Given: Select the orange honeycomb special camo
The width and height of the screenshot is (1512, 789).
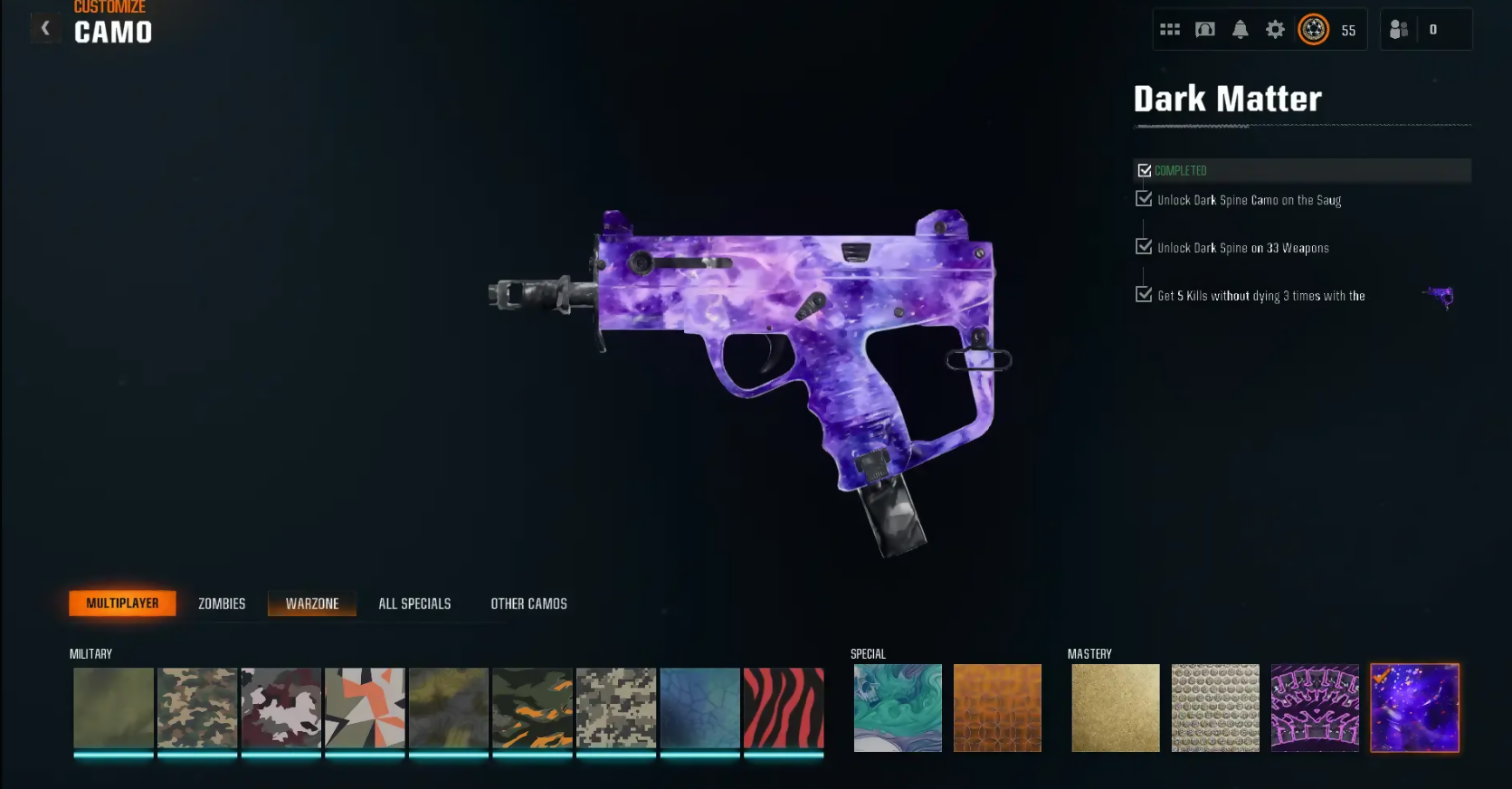Looking at the screenshot, I should tap(997, 708).
